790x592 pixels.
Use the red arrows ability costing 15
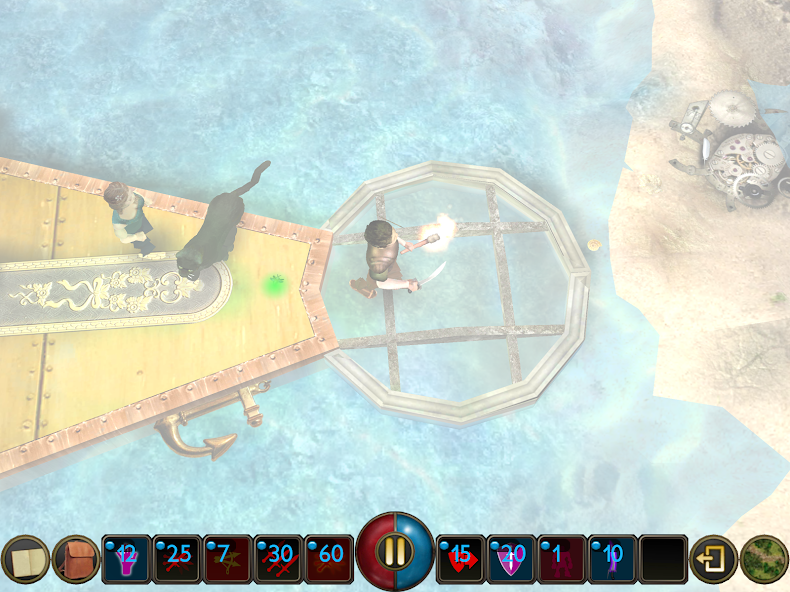point(462,559)
